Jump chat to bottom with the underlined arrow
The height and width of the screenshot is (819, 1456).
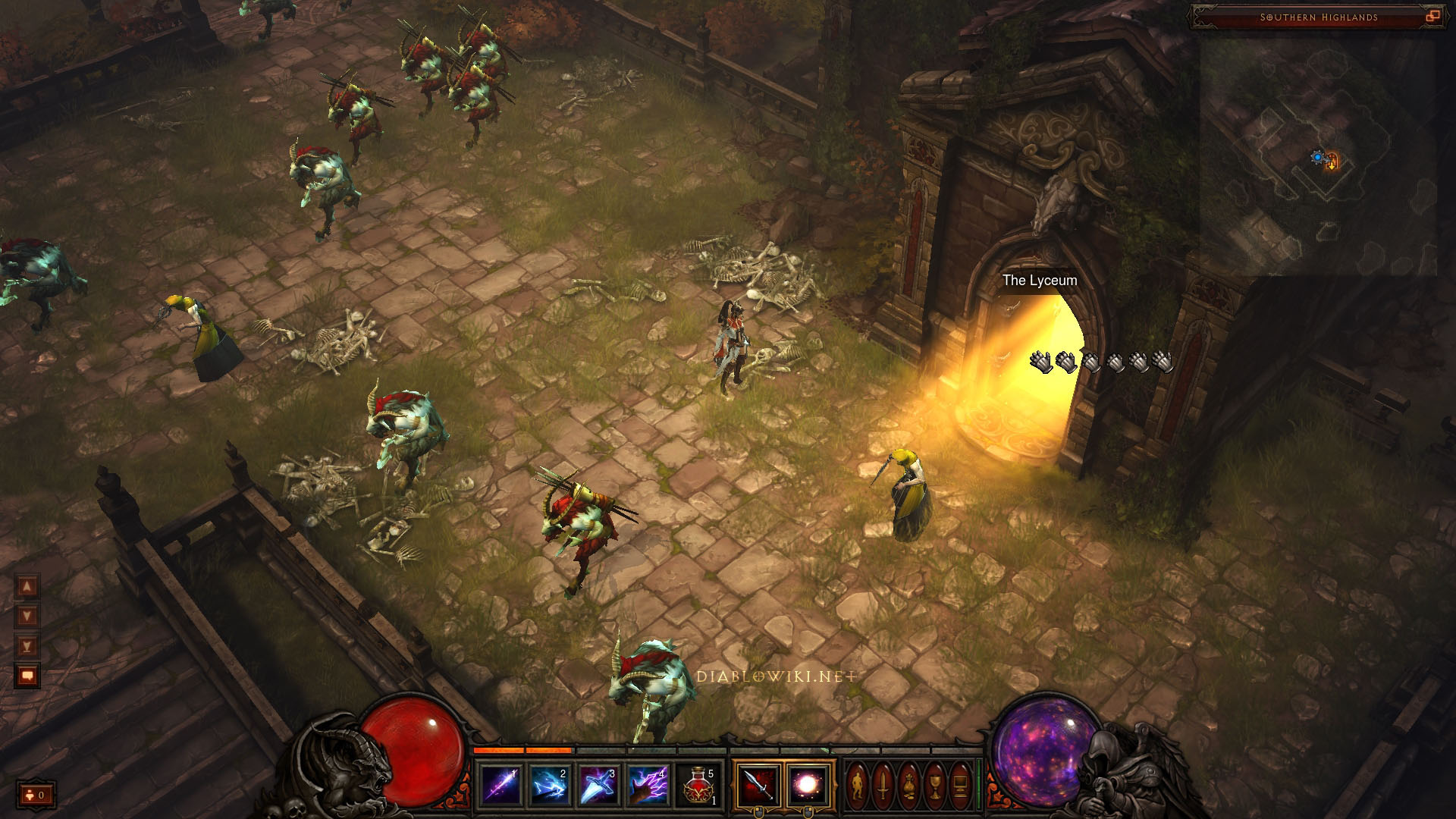coord(27,645)
